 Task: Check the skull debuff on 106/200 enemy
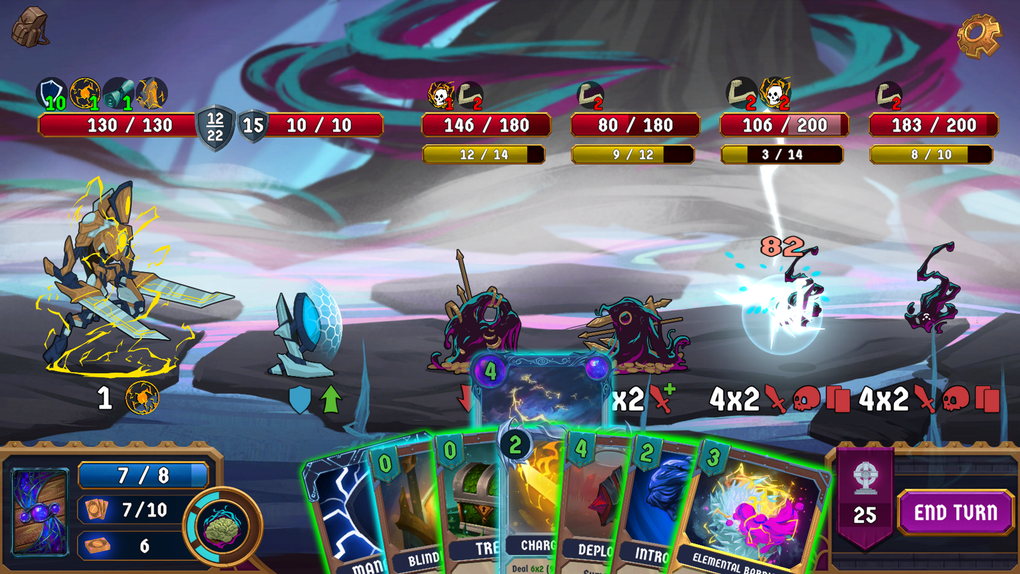[773, 94]
